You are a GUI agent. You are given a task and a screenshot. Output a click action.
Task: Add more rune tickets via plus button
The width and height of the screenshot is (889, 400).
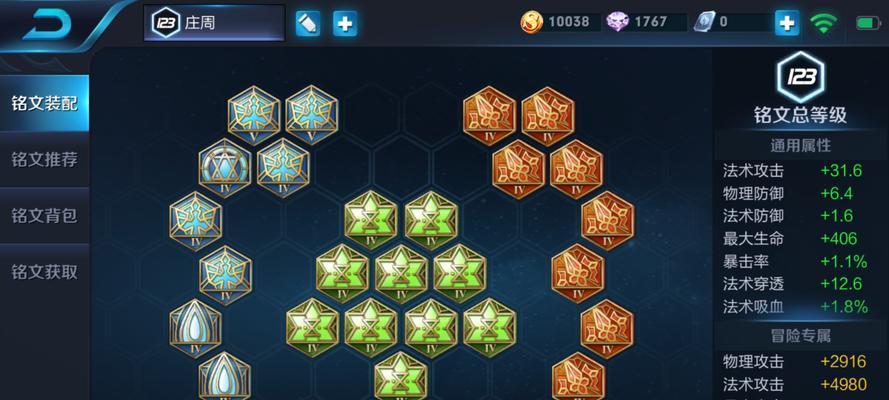787,22
